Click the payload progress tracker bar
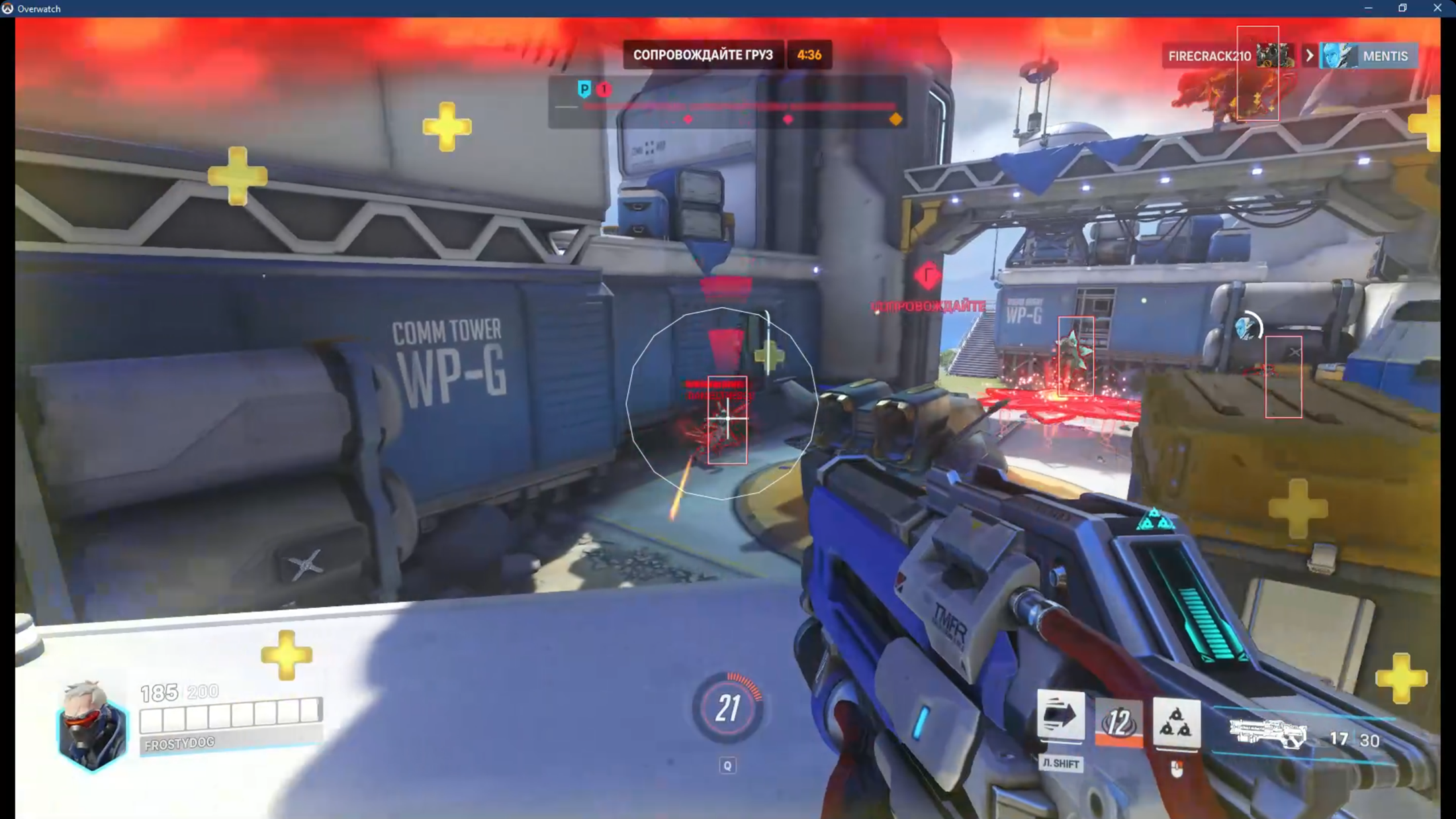The image size is (1456, 819). (739, 106)
